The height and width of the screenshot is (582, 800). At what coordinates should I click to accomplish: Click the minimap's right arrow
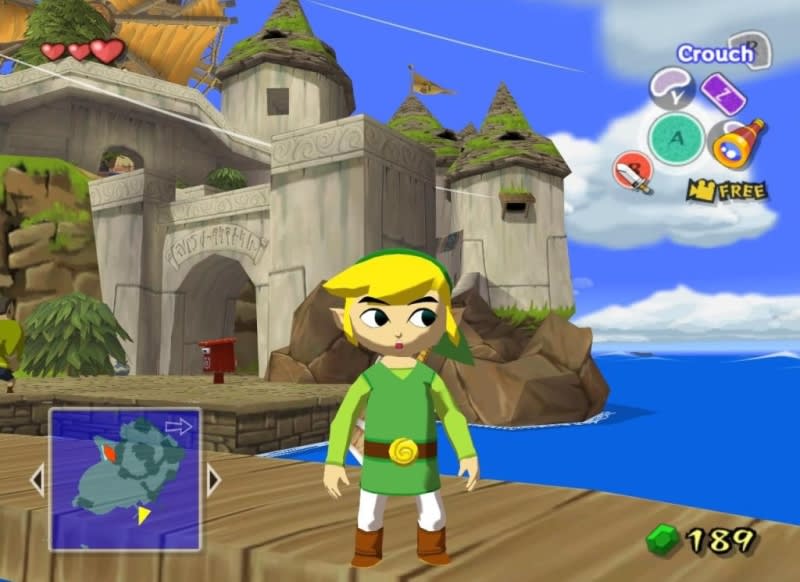click(x=213, y=479)
